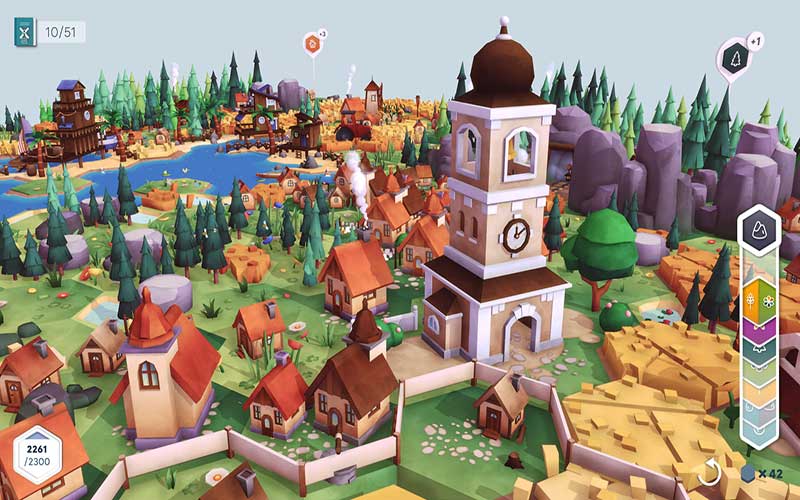
Task: Click the rock hexagon atop the tile stack
Action: pyautogui.click(x=759, y=229)
